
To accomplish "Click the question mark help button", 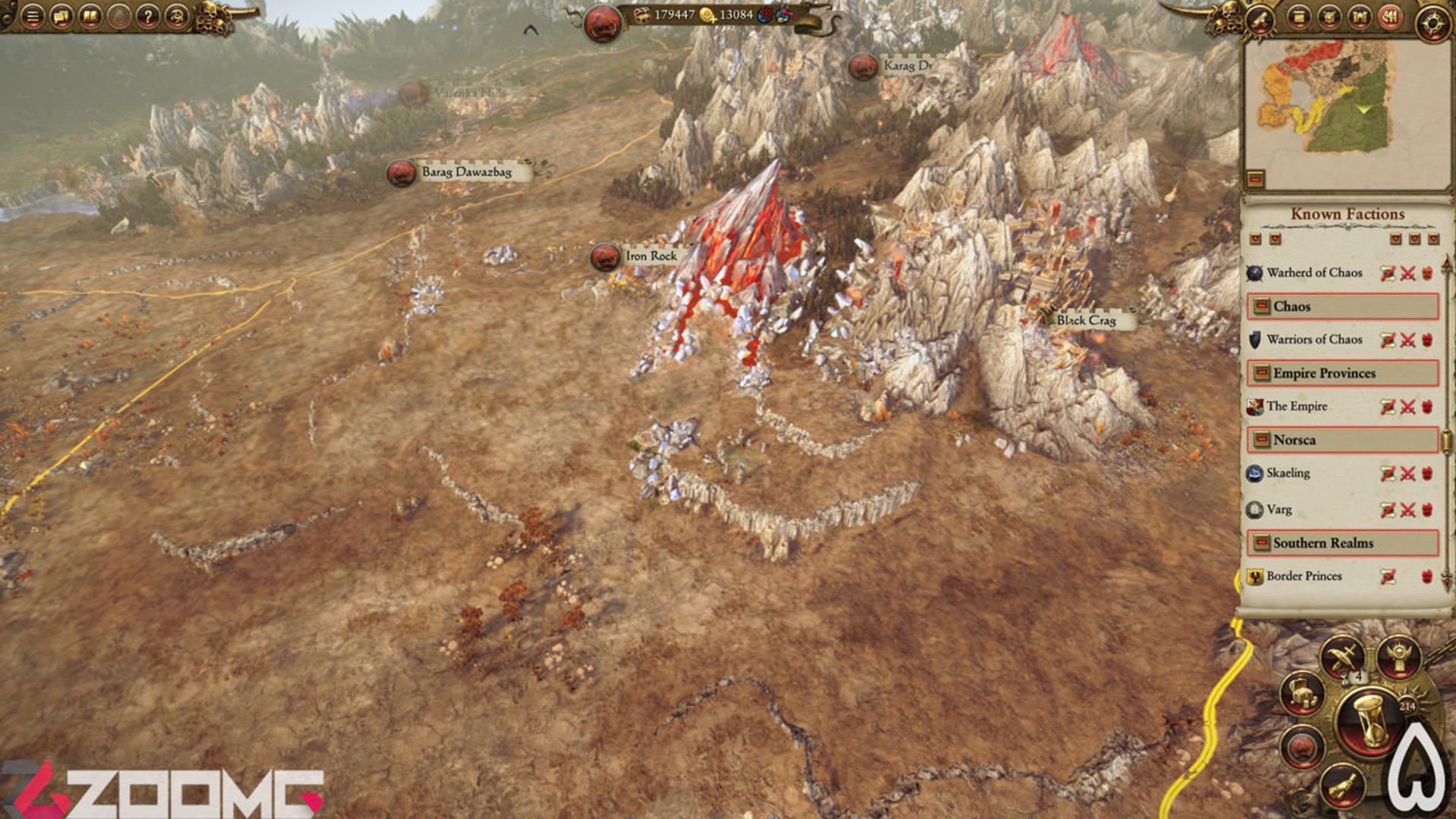I will tap(148, 16).
